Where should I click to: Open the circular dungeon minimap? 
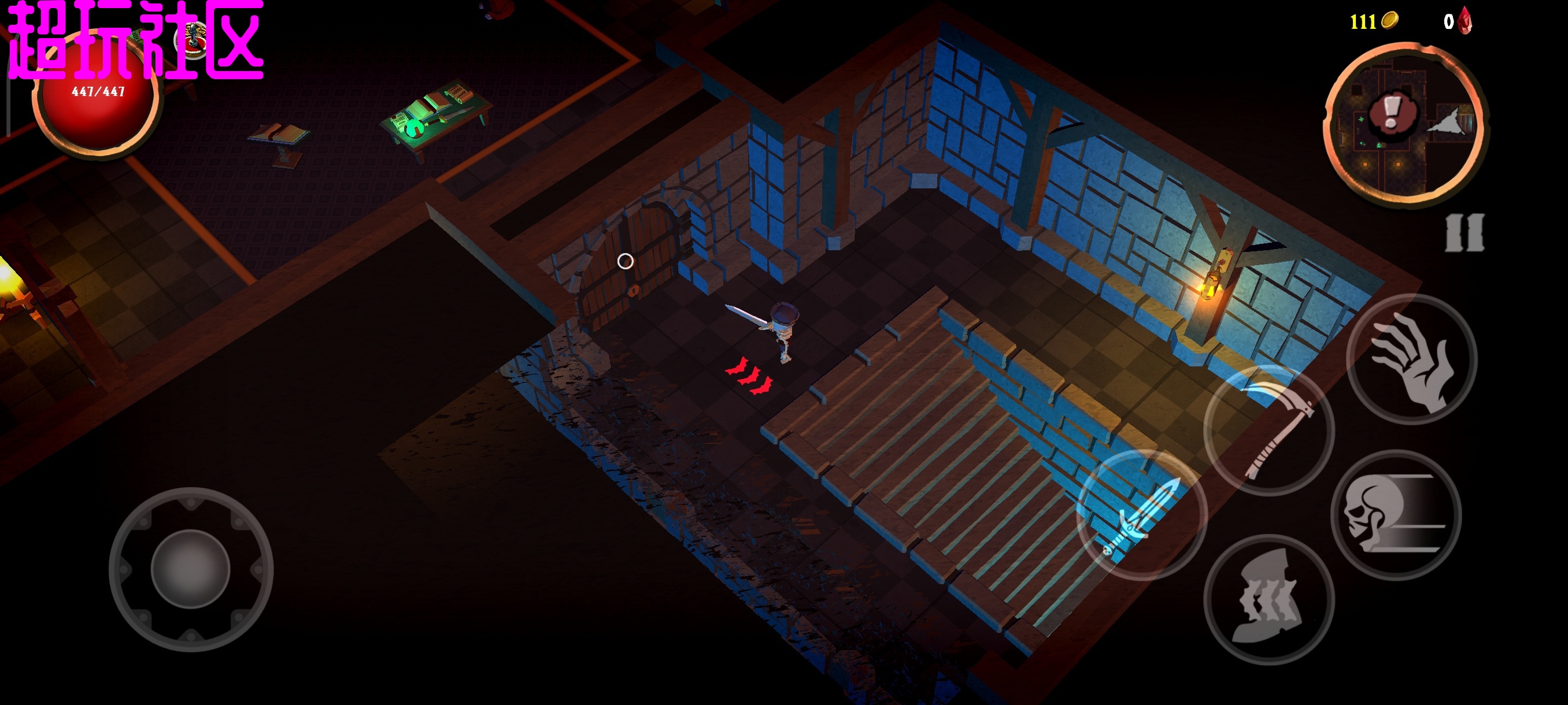[1406, 124]
